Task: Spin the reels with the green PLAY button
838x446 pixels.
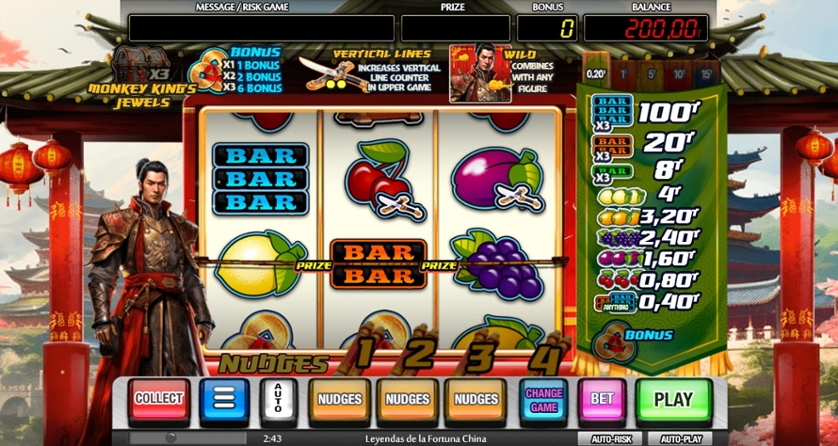Action: tap(673, 399)
